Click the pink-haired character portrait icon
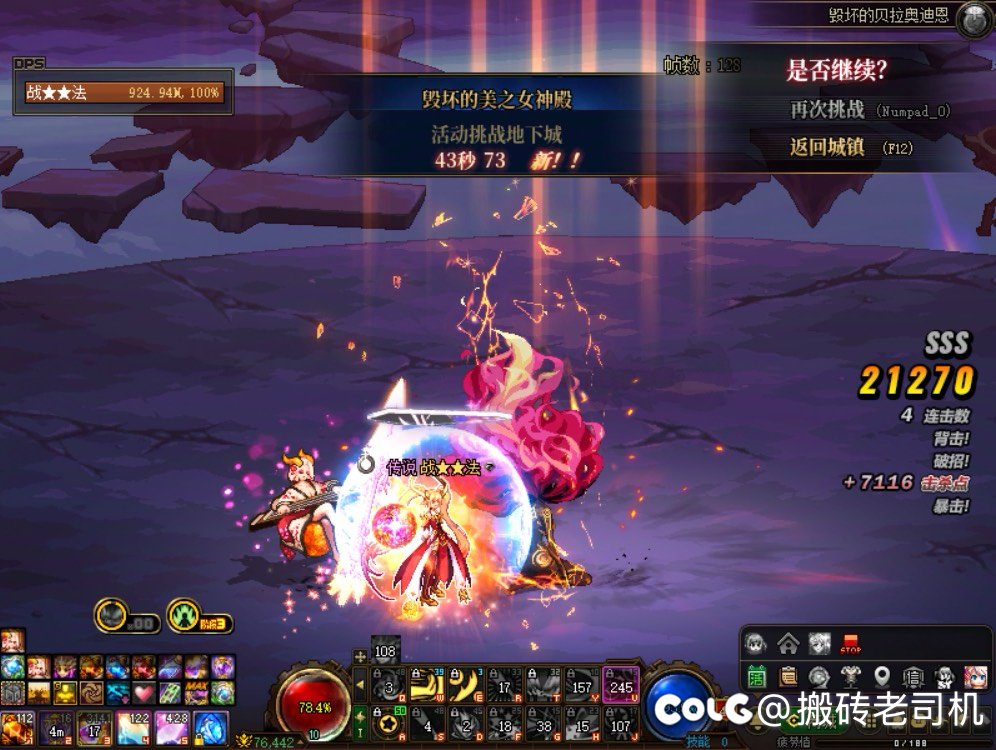The width and height of the screenshot is (996, 750). click(x=973, y=676)
